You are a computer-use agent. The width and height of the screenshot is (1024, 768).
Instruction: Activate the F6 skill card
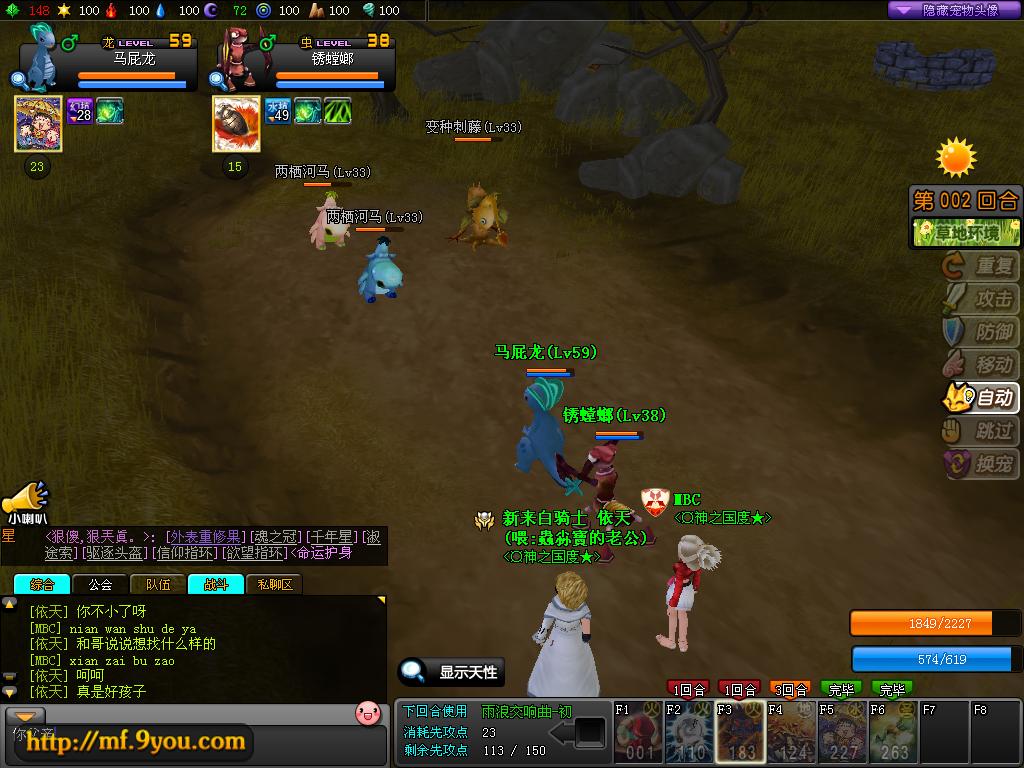coord(893,734)
